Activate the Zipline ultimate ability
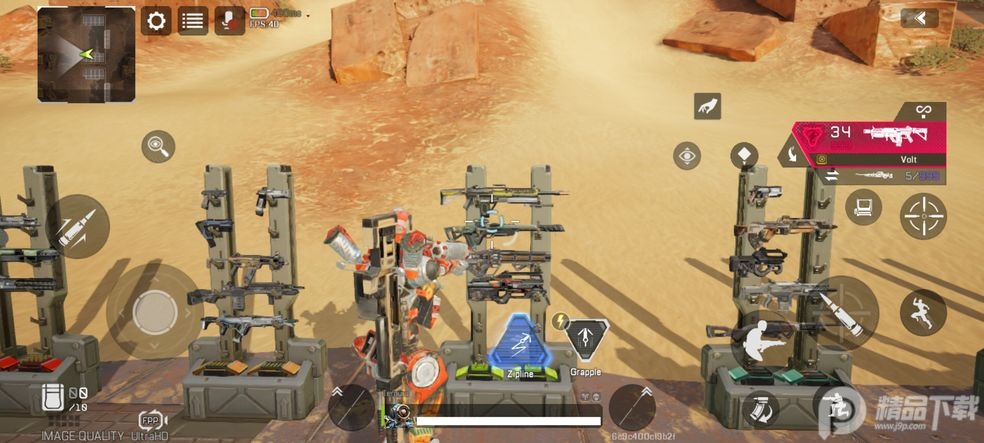 (519, 343)
